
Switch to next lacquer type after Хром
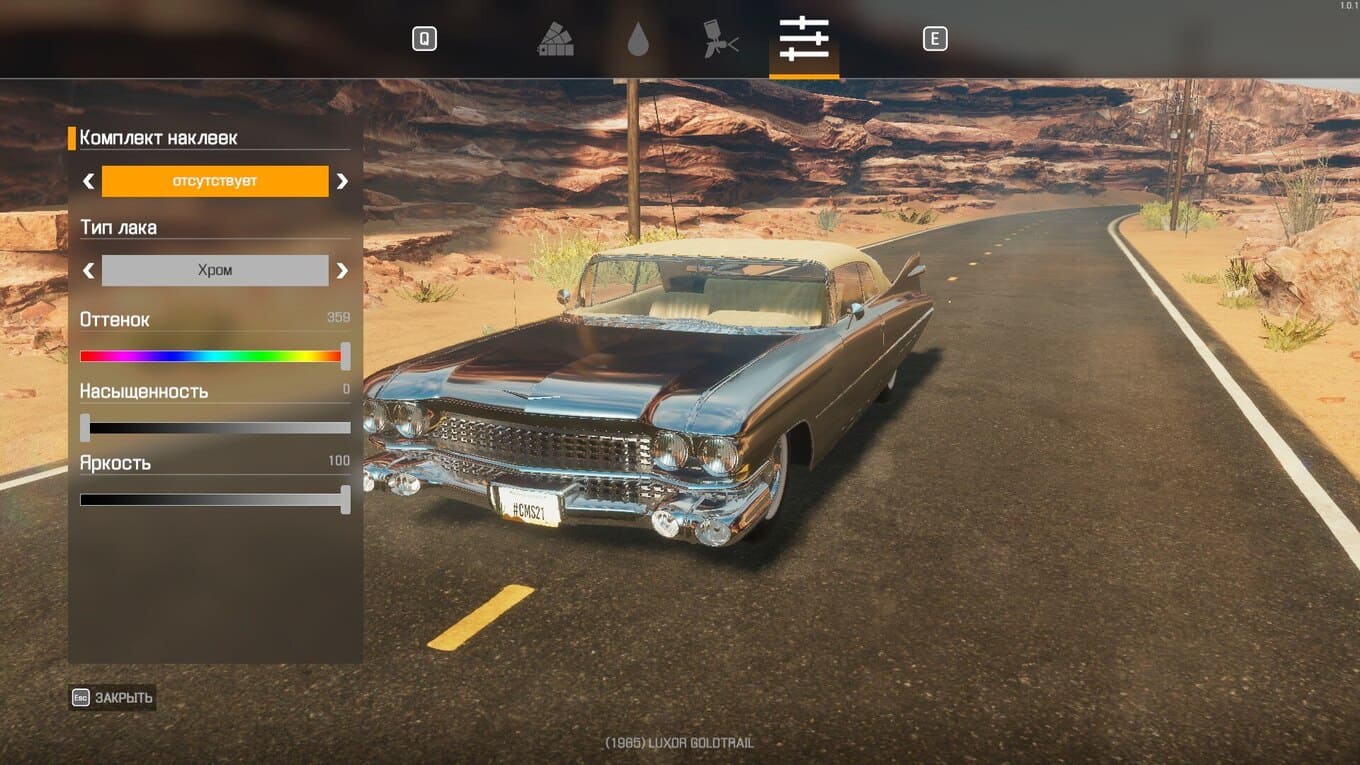pyautogui.click(x=342, y=270)
